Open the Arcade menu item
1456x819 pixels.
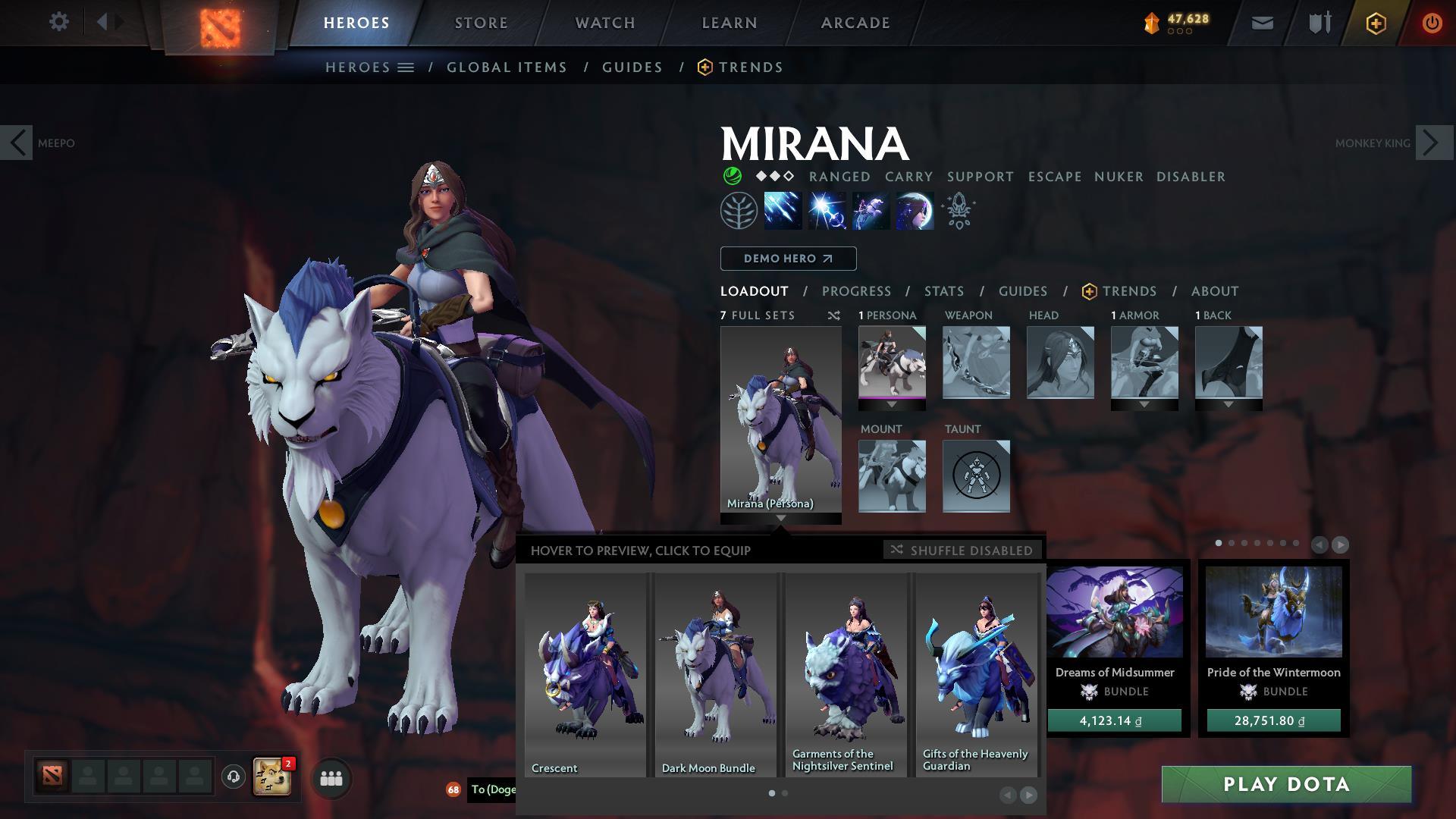855,22
